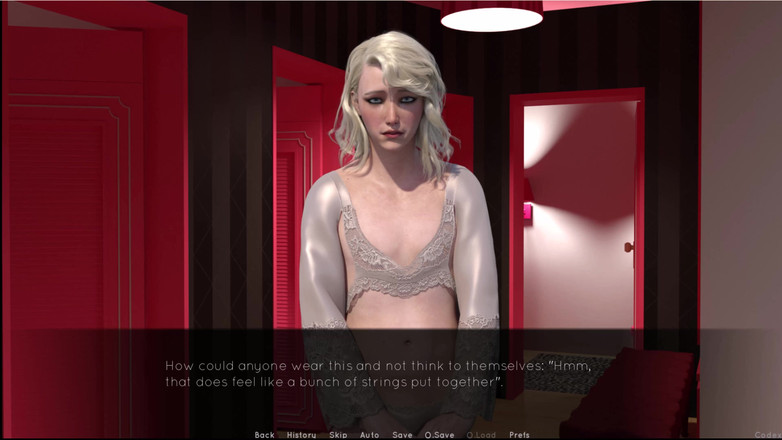Perform a quick save with Q.Save
Viewport: 782px width, 440px height.
pos(439,435)
